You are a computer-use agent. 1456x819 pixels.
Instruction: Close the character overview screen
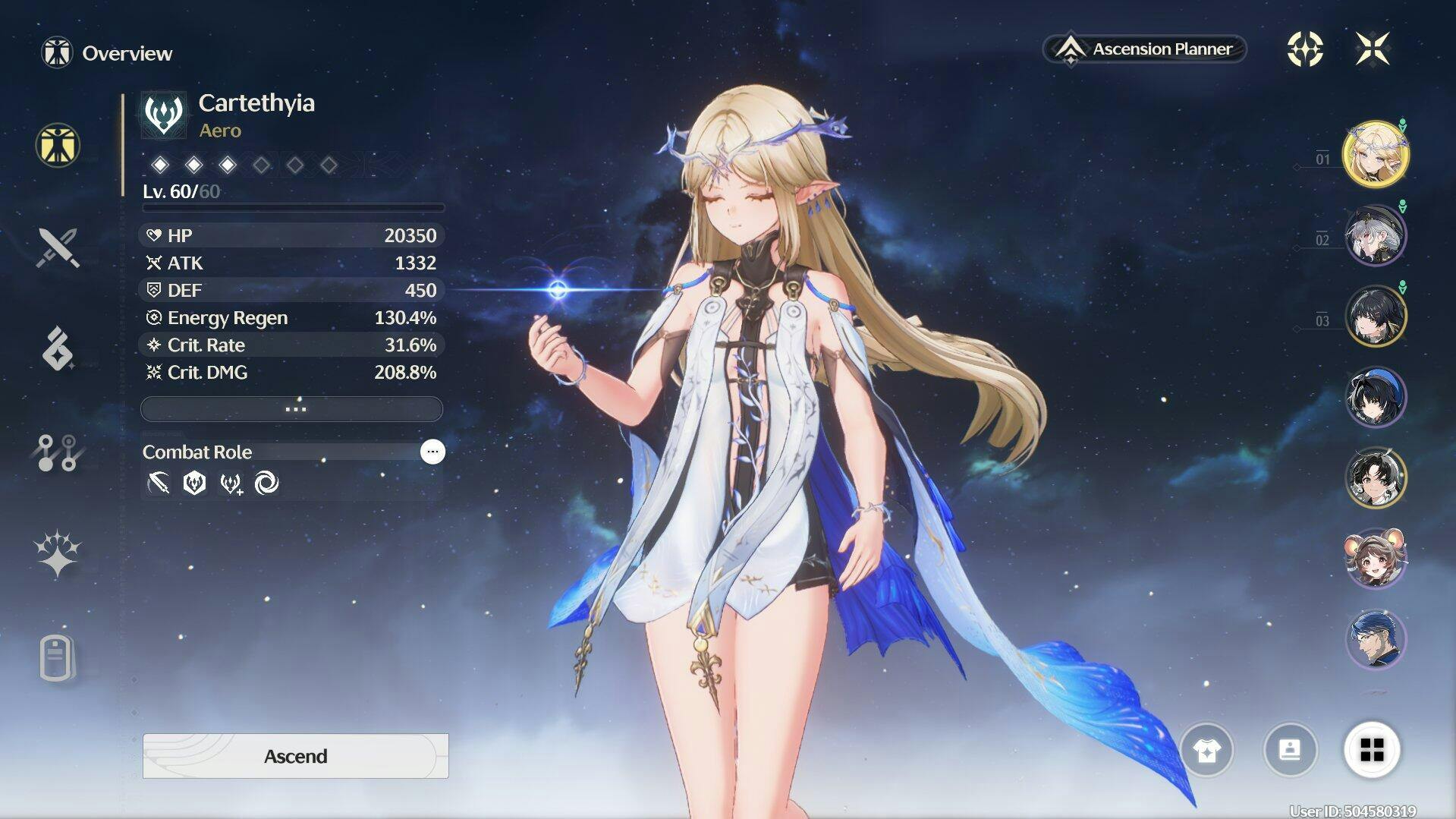(1373, 49)
